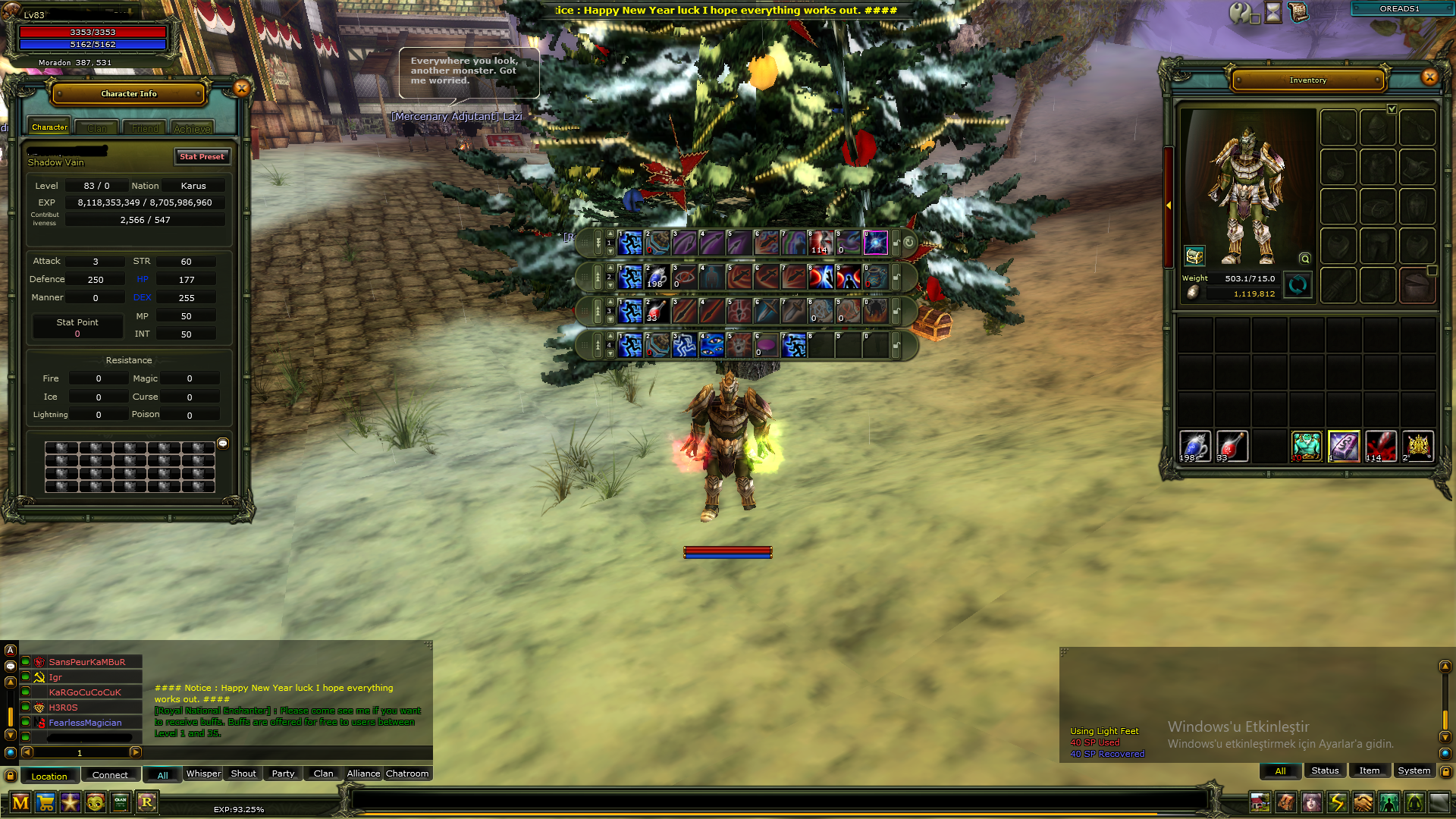The height and width of the screenshot is (819, 1456).
Task: Toggle the lock icon on the top skill bar
Action: pos(897,243)
